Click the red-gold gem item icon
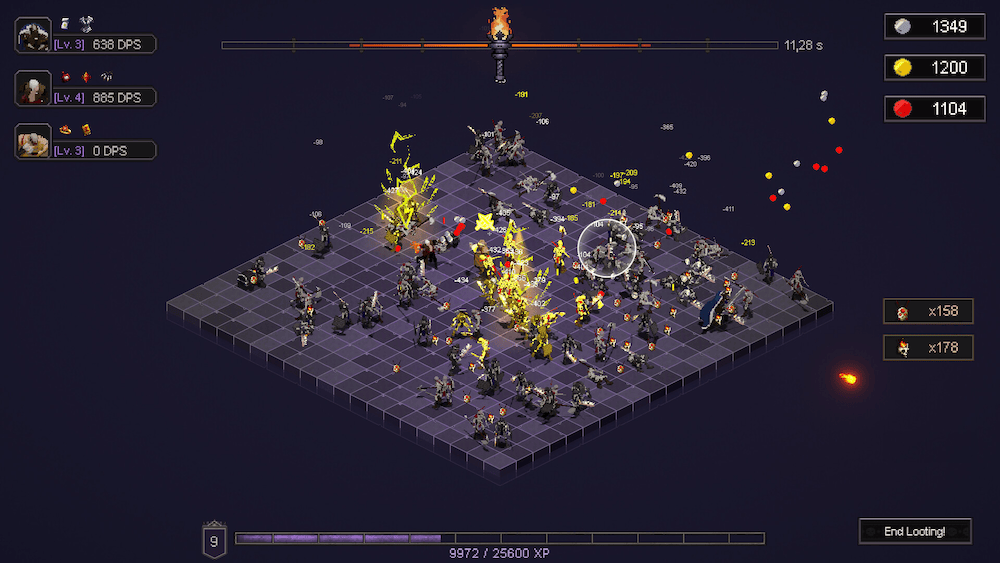Screen dimensions: 1000x563 (x=86, y=76)
